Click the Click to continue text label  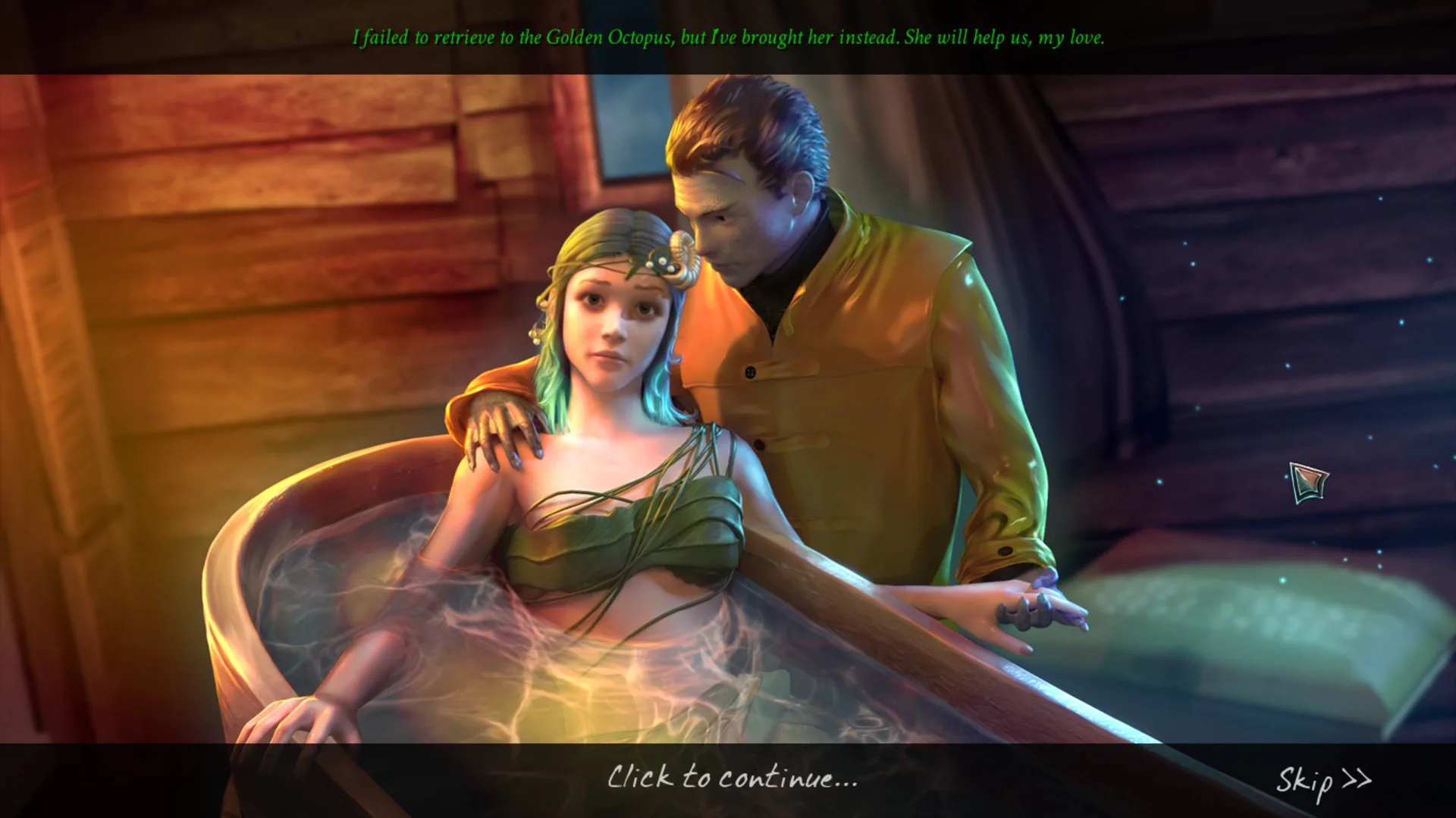(x=732, y=779)
